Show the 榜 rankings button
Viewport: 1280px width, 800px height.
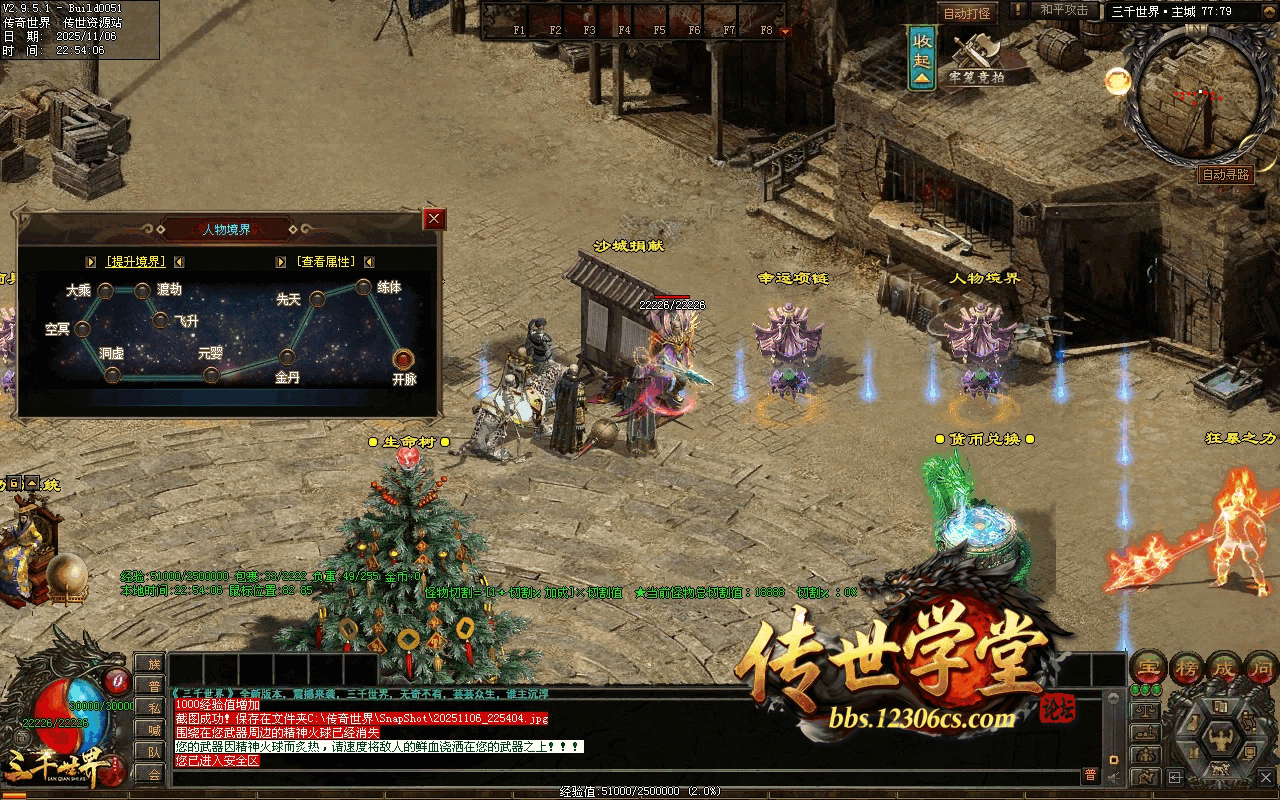(1186, 667)
